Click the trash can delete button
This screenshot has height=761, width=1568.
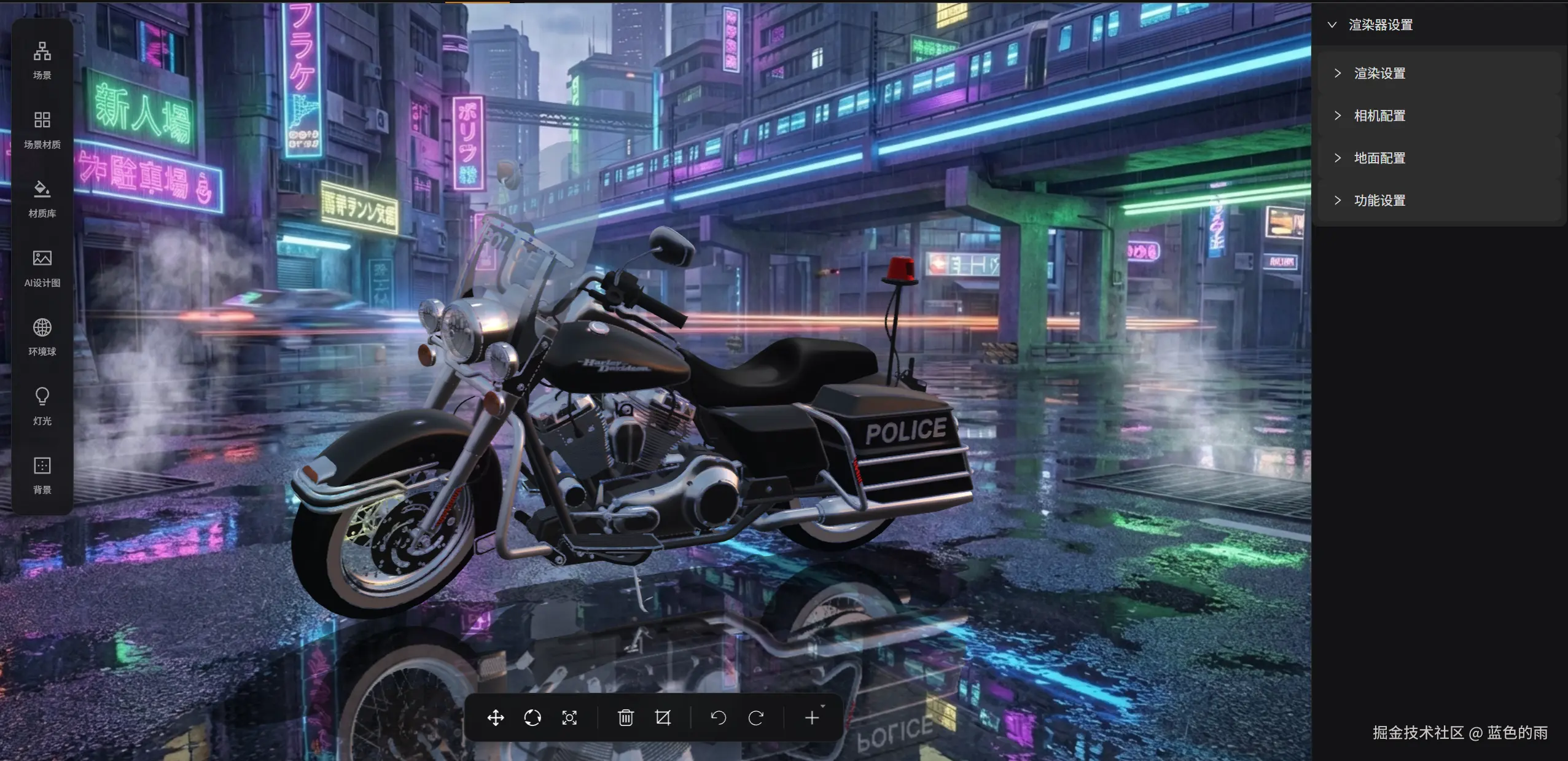[x=626, y=717]
